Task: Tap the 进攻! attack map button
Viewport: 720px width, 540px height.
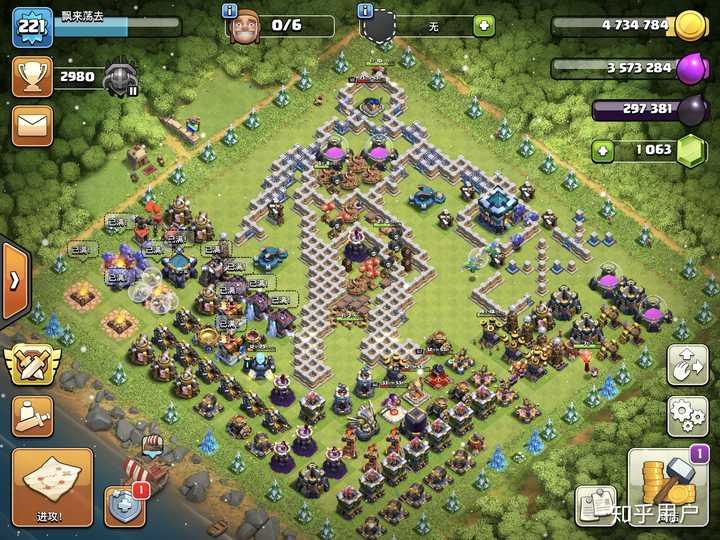Action: point(52,487)
